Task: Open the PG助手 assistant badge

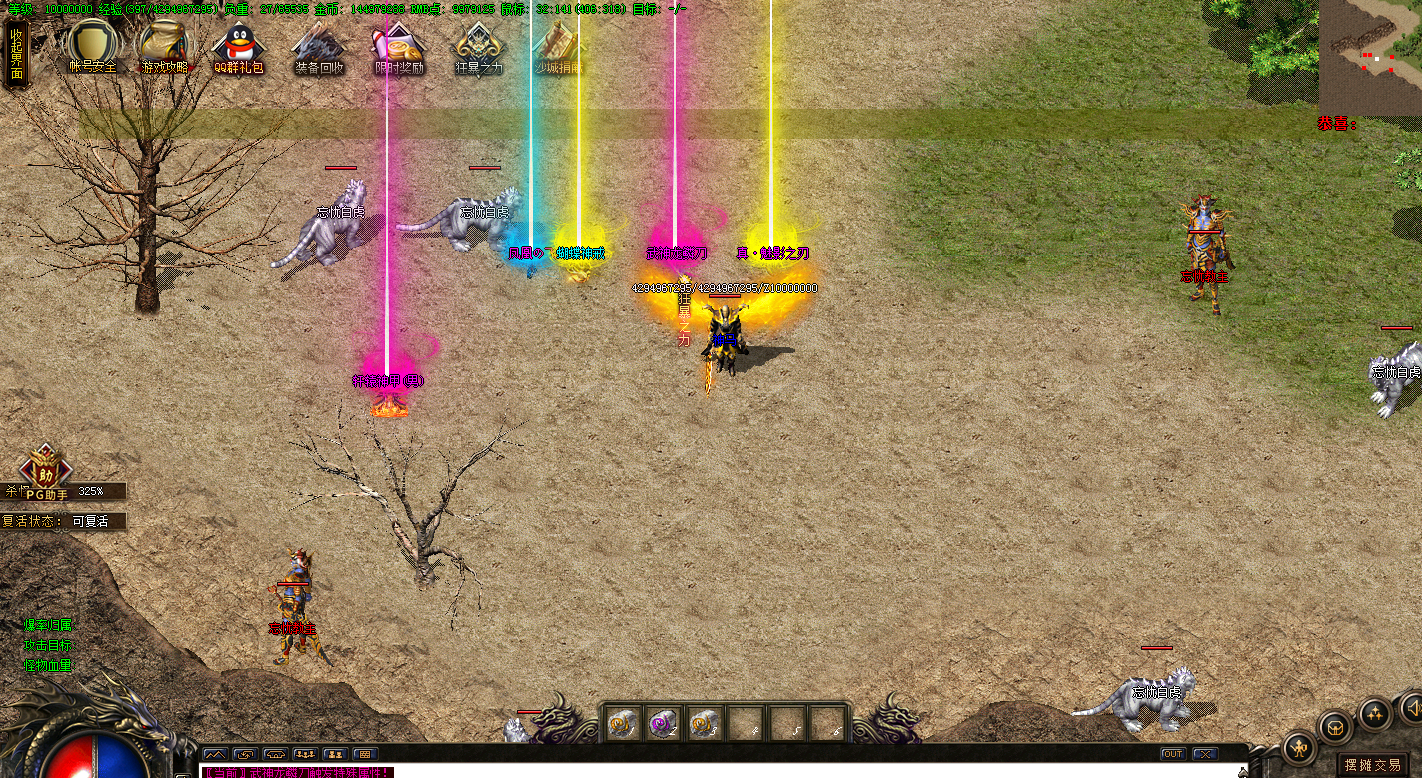Action: 46,473
